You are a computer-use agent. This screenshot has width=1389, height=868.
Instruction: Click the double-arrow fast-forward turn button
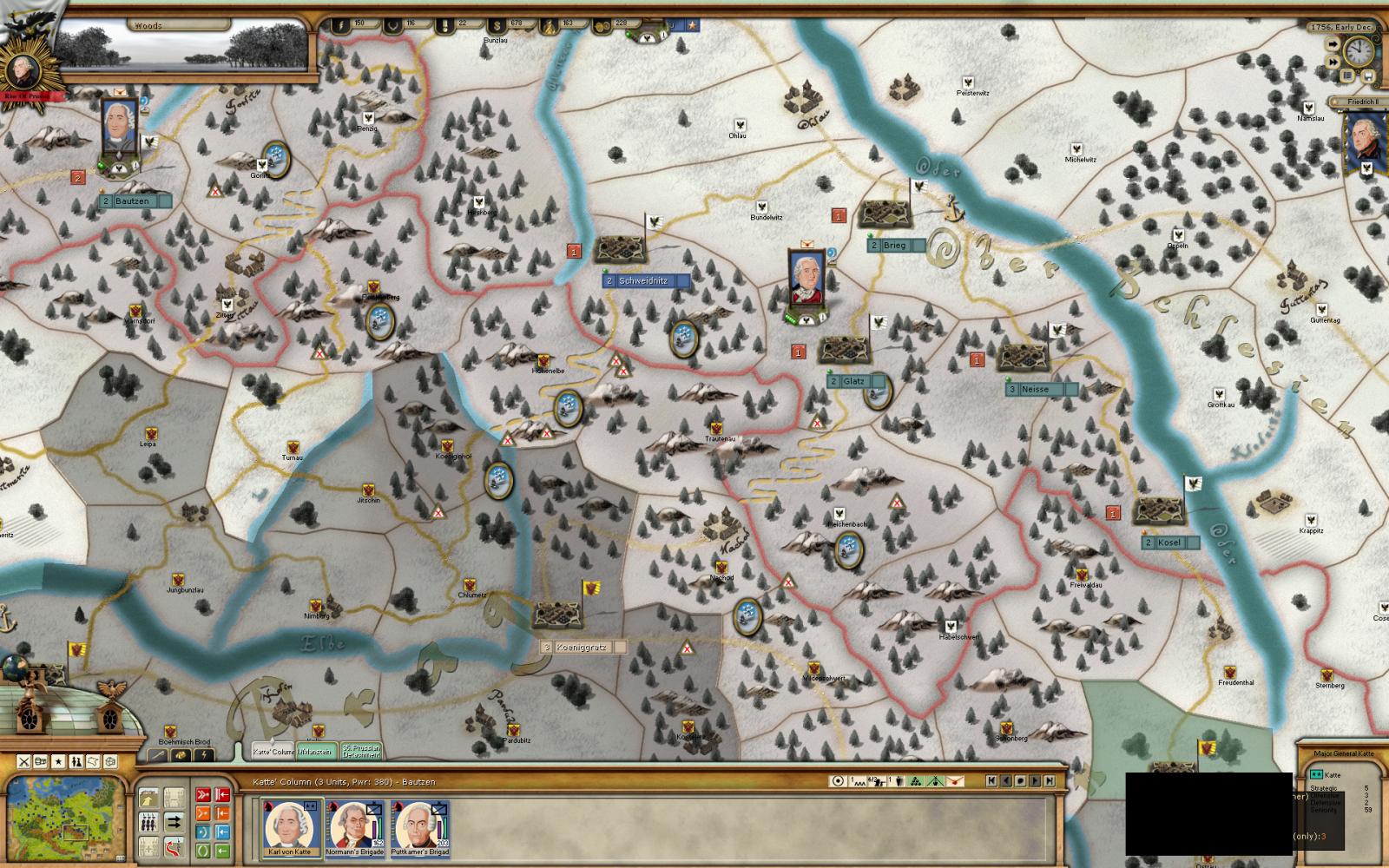click(x=1333, y=62)
